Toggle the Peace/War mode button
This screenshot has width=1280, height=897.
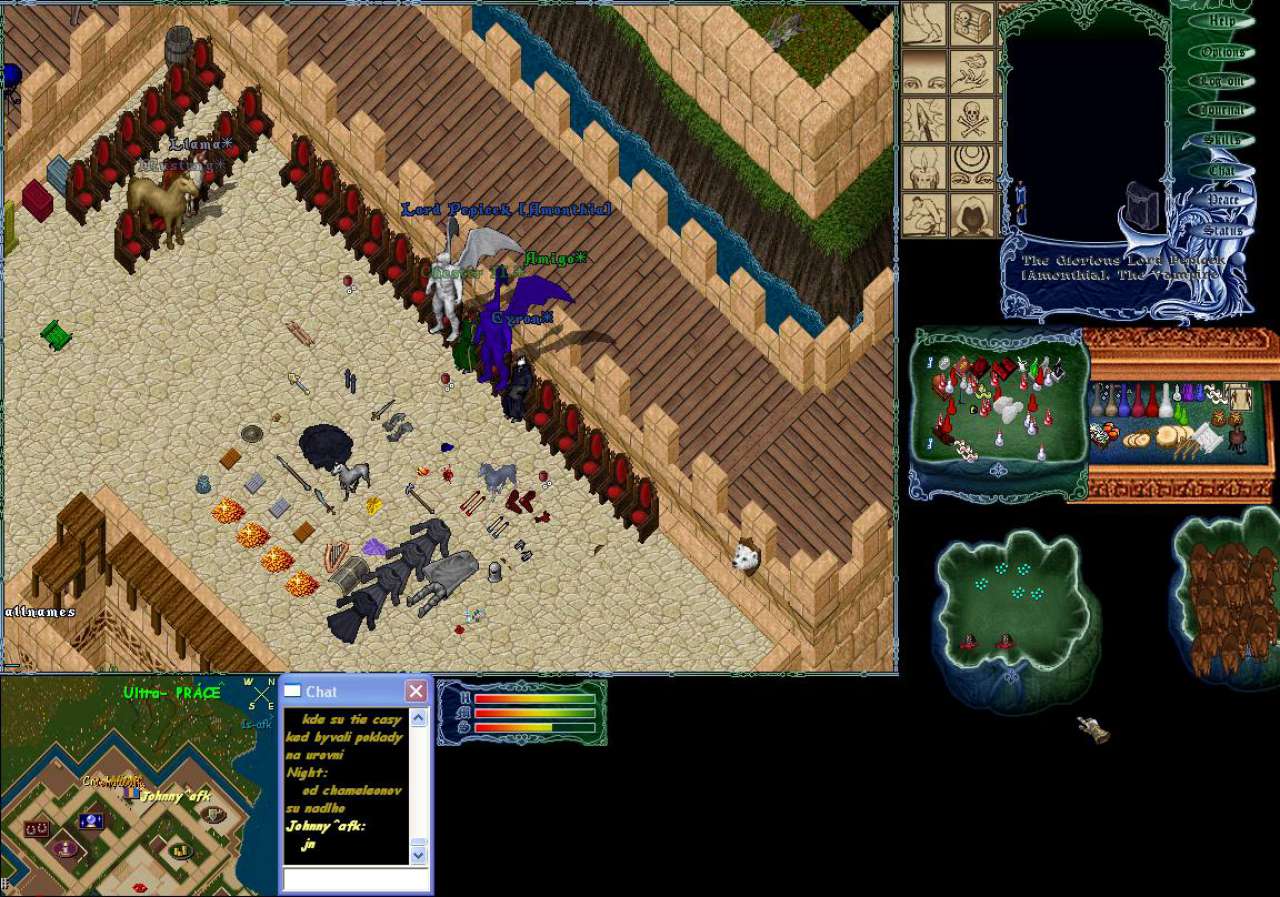[x=1222, y=200]
